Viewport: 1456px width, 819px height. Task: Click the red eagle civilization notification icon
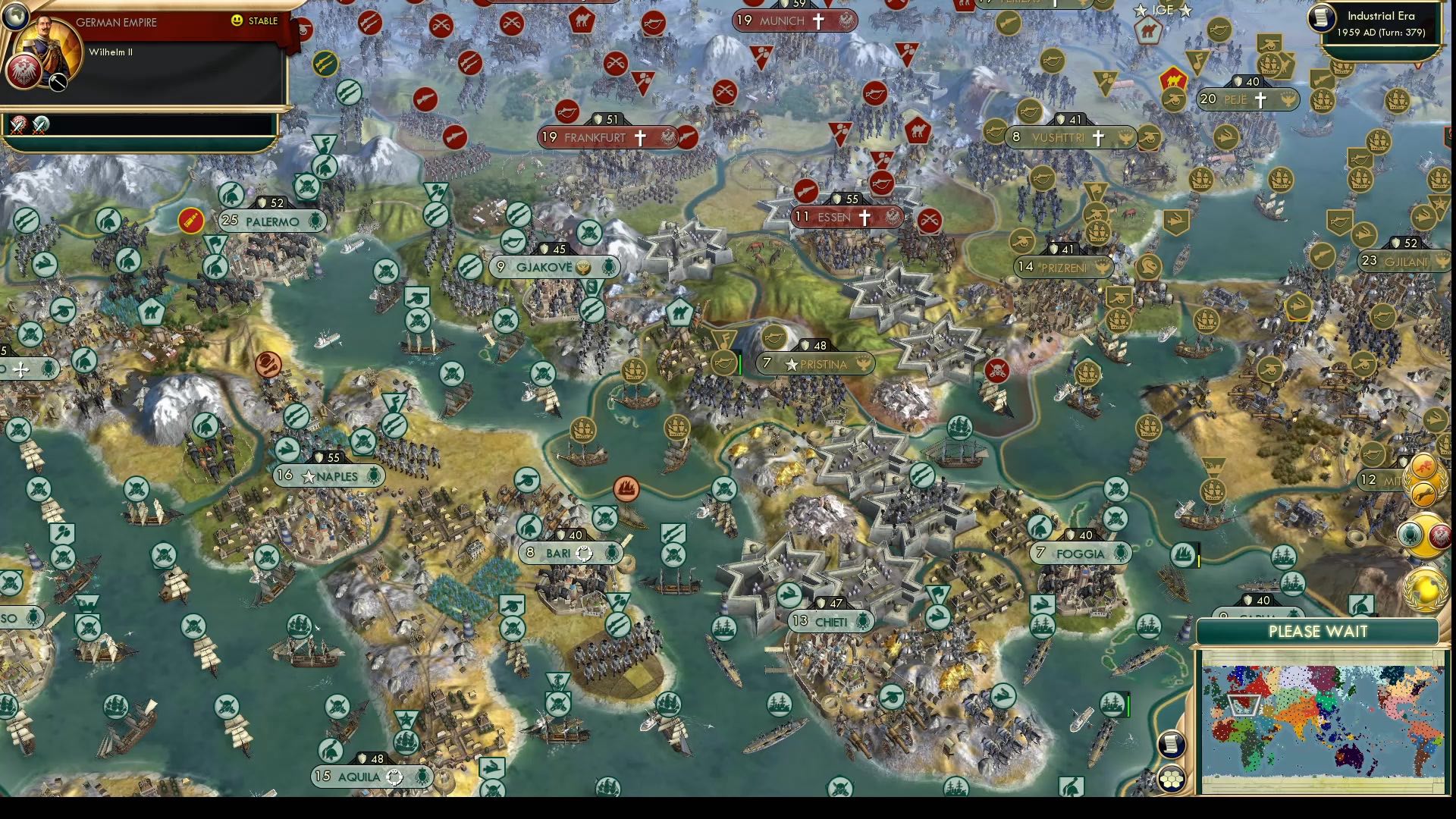click(x=1440, y=536)
